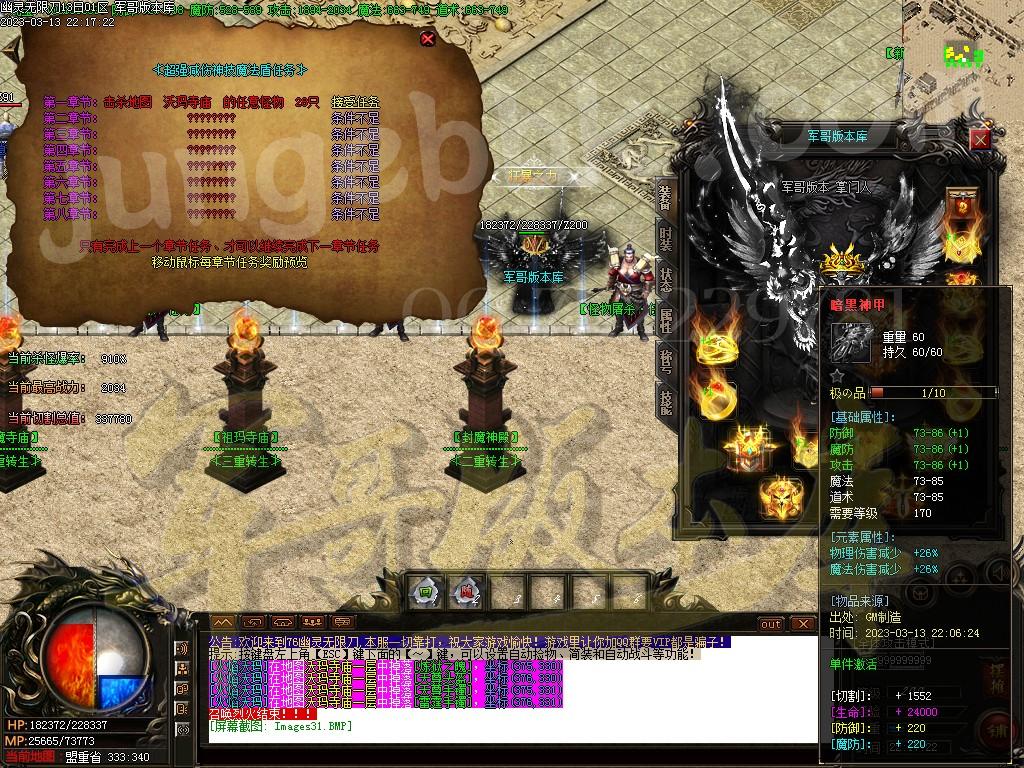Close the chat panel with the X button

pos(802,624)
